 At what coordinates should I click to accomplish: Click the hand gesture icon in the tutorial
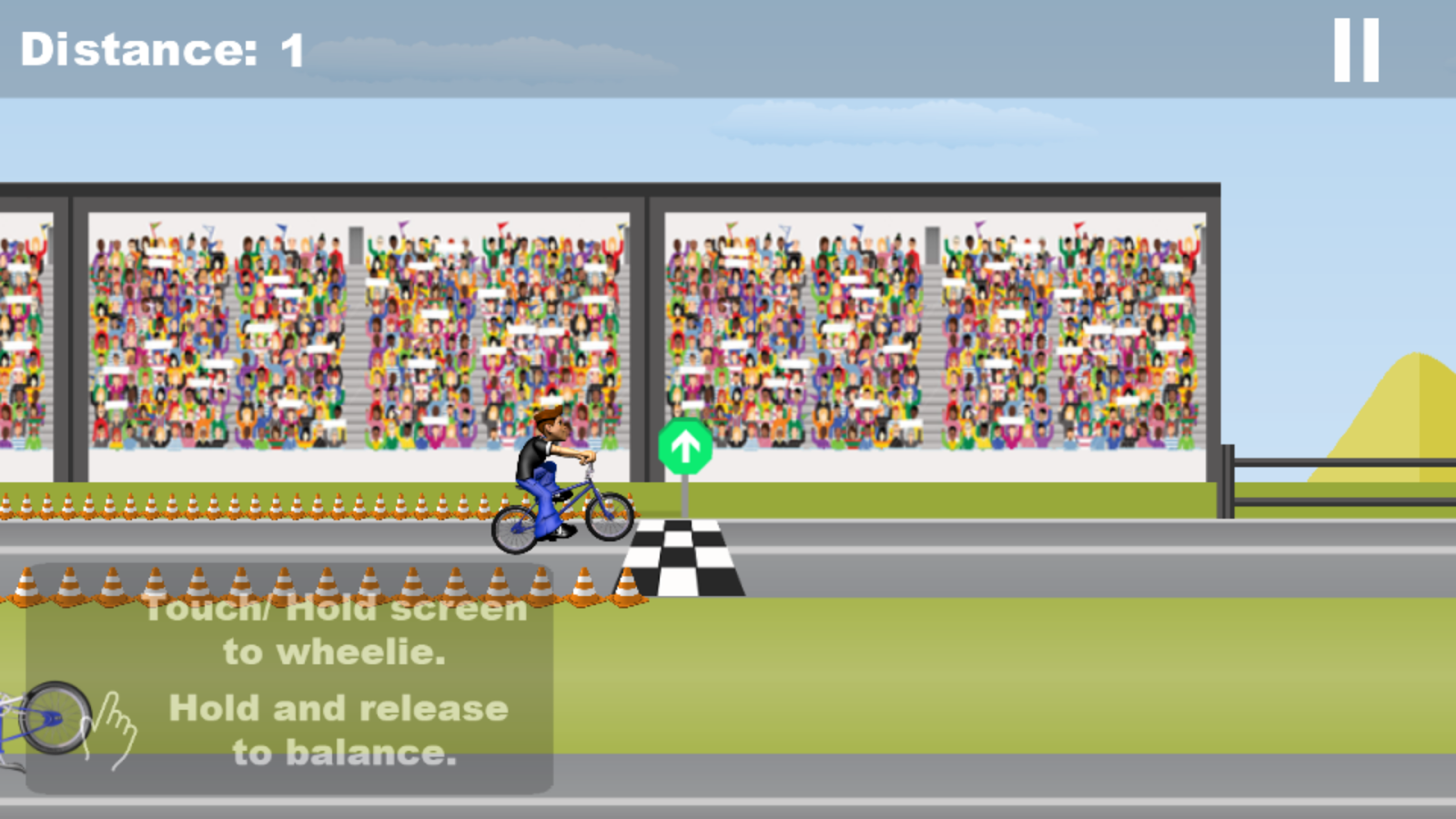[x=116, y=728]
